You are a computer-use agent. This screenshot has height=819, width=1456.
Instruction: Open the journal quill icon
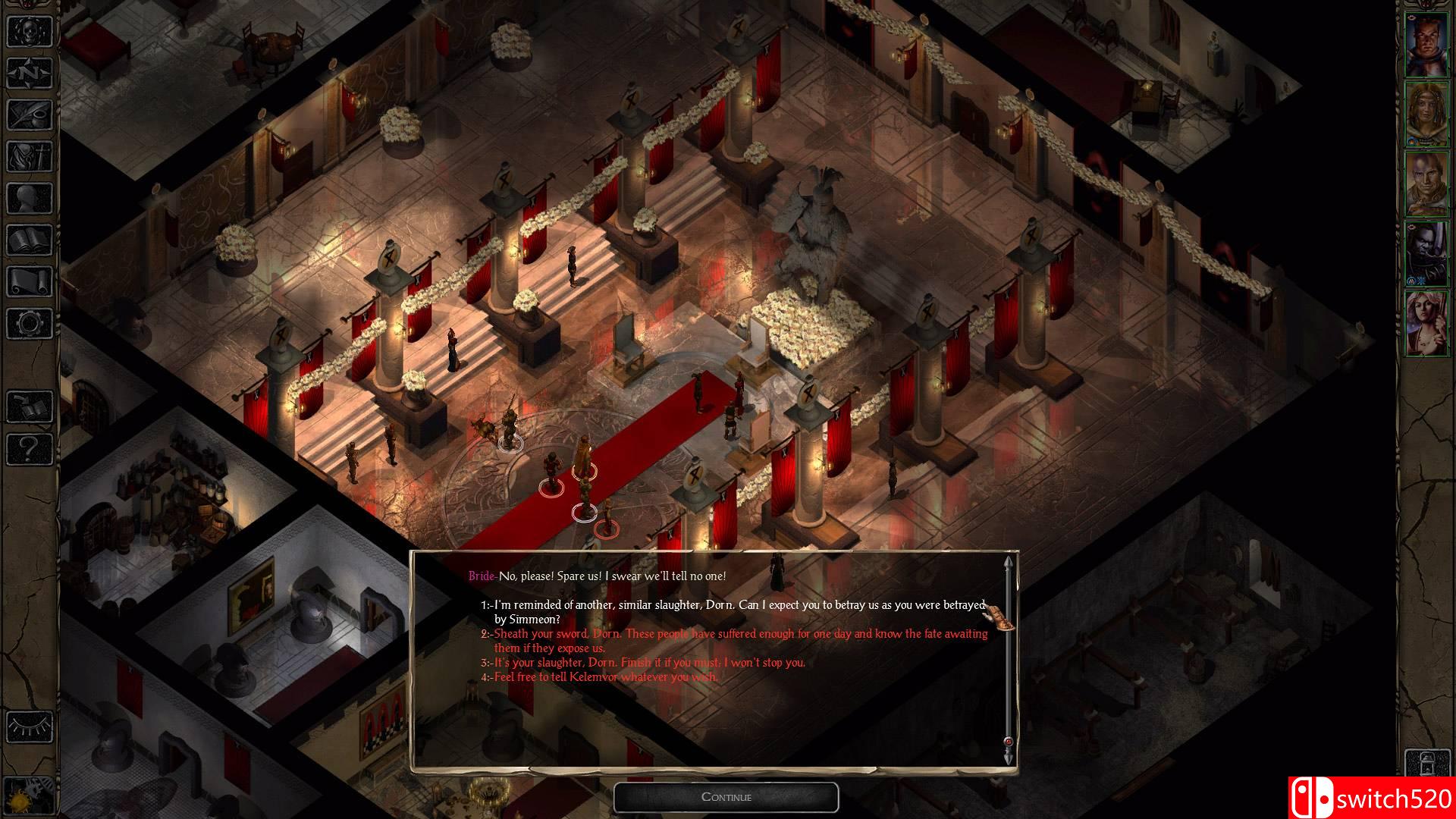(x=30, y=115)
